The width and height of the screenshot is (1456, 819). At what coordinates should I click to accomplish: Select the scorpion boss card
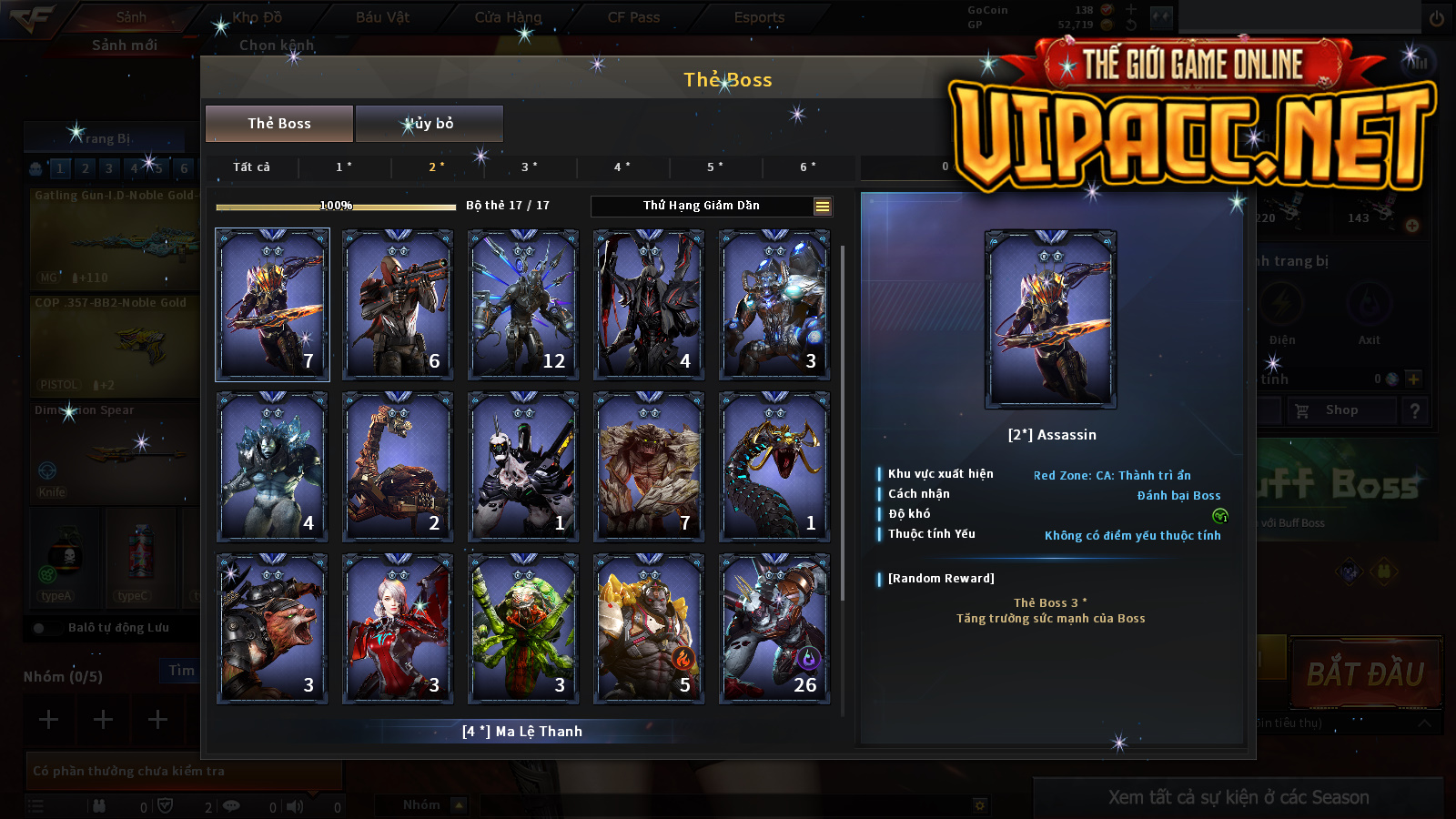(398, 466)
